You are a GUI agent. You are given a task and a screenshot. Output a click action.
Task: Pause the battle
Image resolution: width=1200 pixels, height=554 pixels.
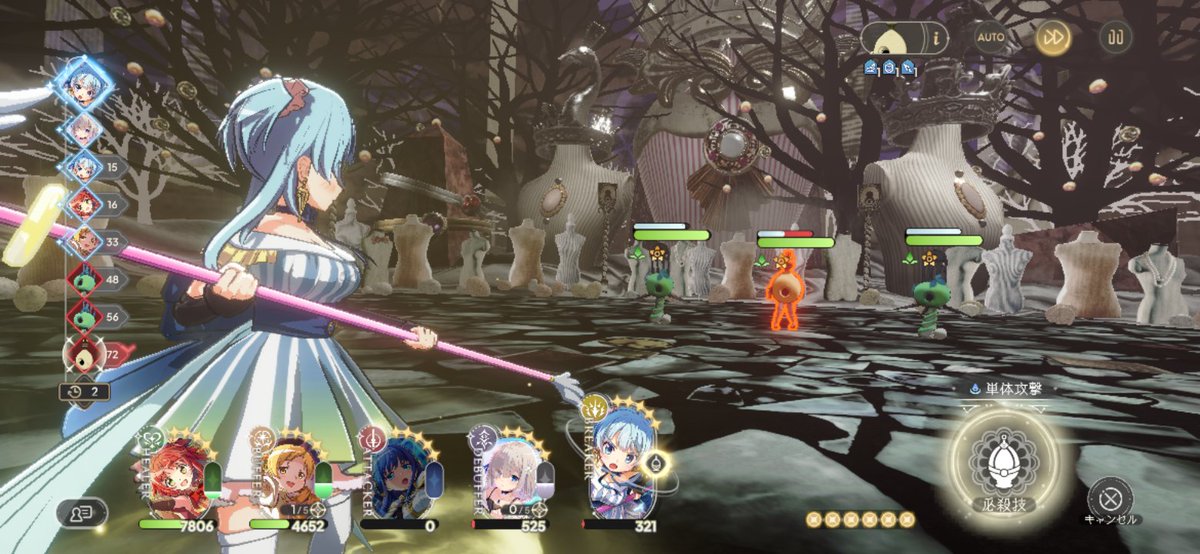point(1115,38)
